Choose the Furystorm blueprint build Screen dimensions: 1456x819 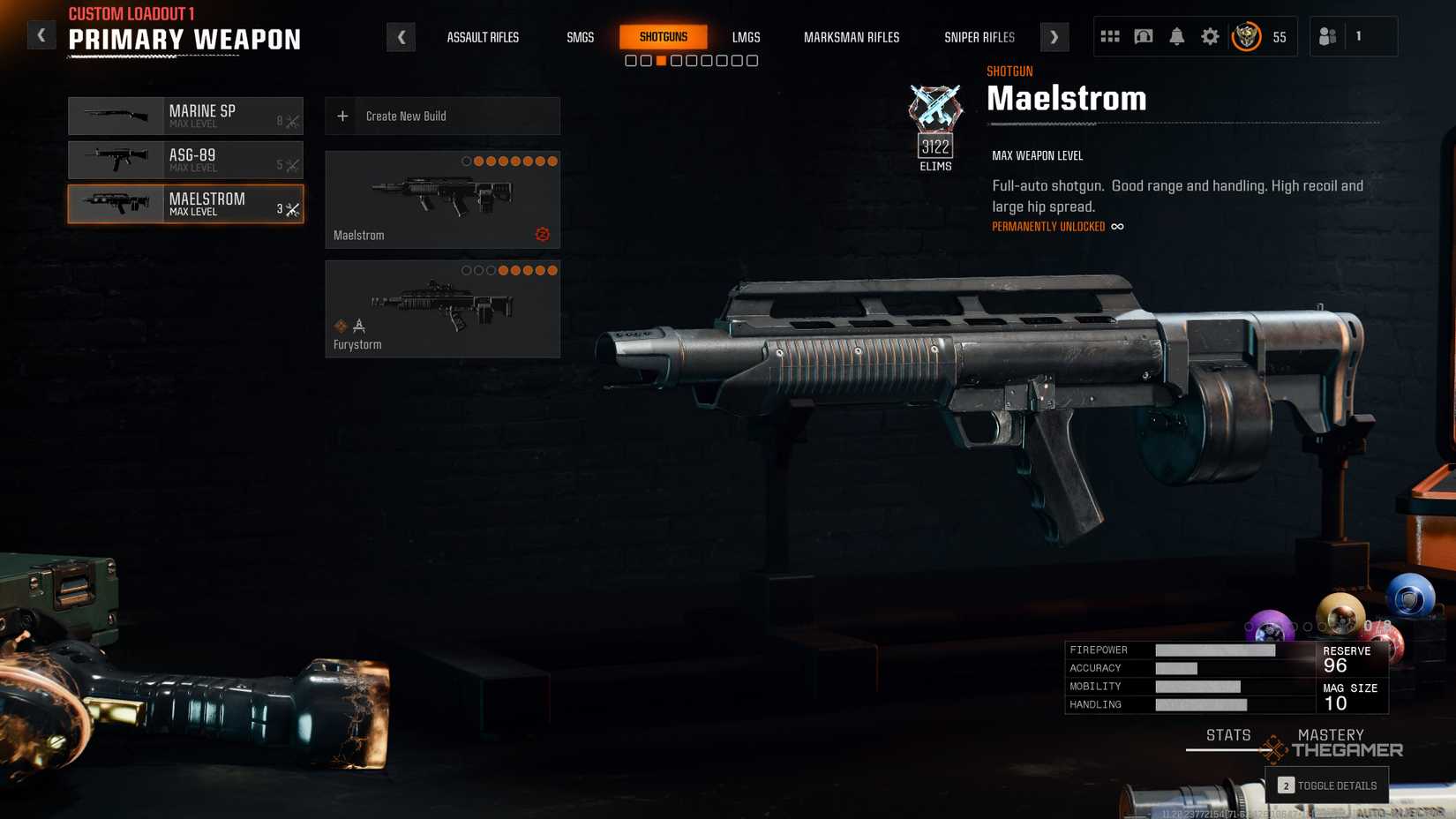(x=442, y=309)
